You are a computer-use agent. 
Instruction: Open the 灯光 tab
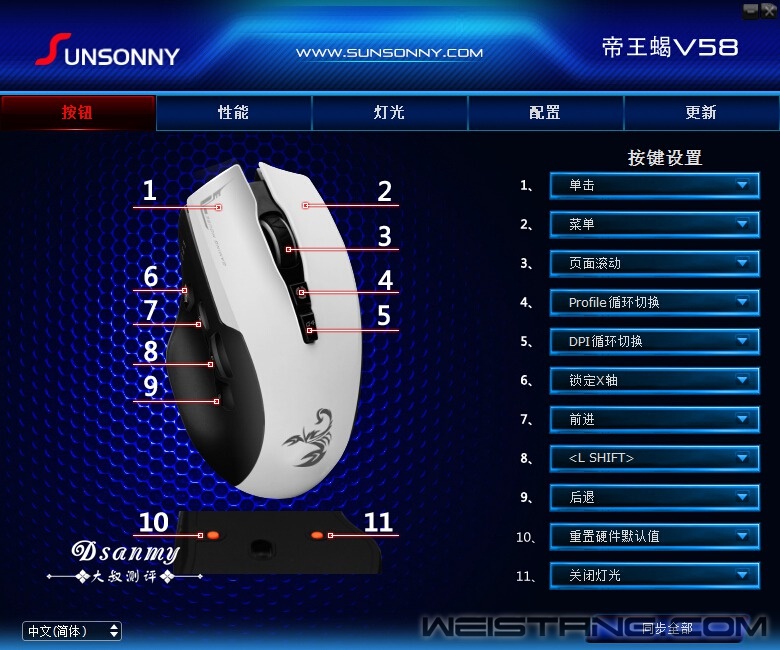click(x=389, y=113)
